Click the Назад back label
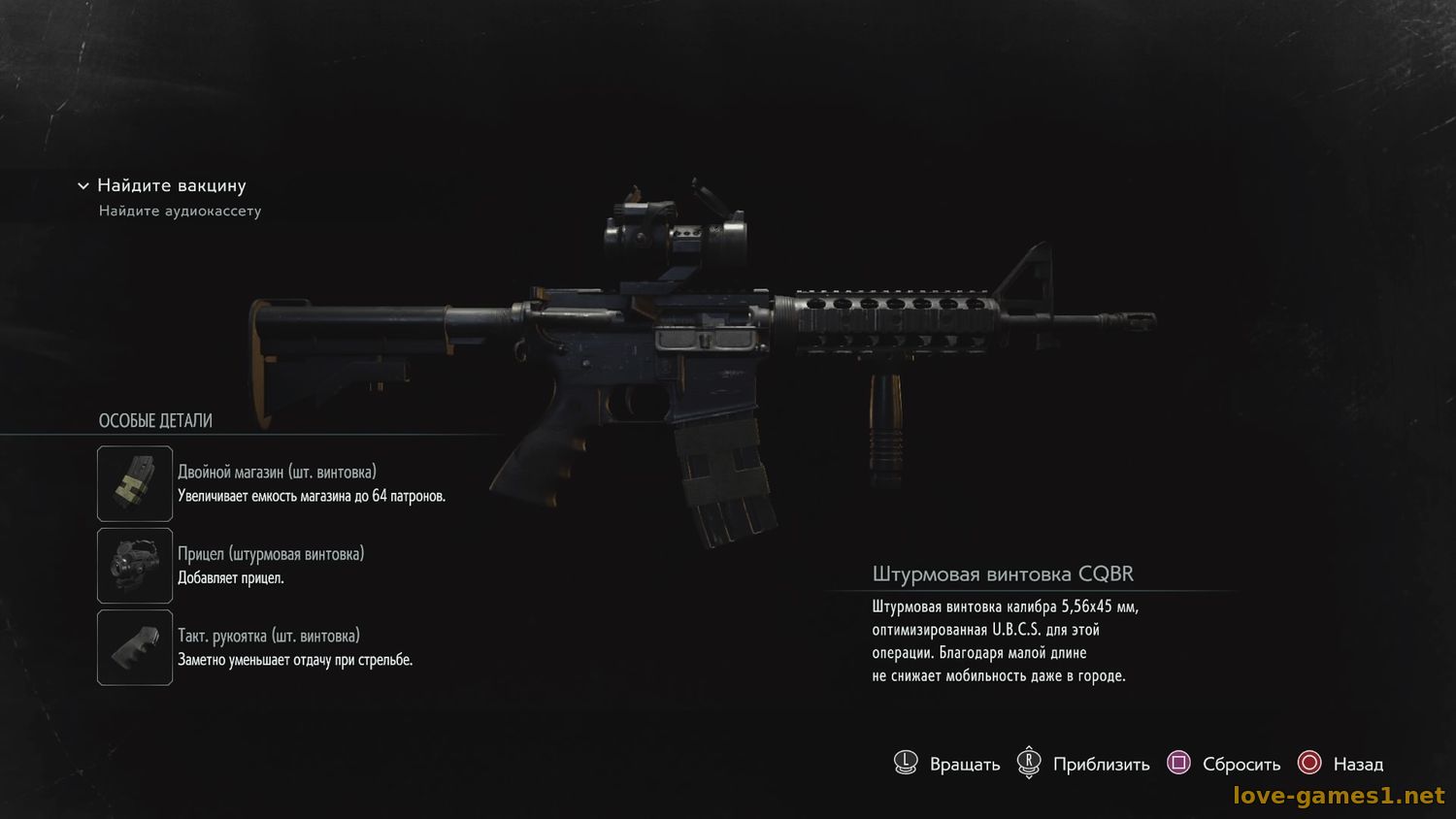This screenshot has height=819, width=1456. tap(1357, 765)
